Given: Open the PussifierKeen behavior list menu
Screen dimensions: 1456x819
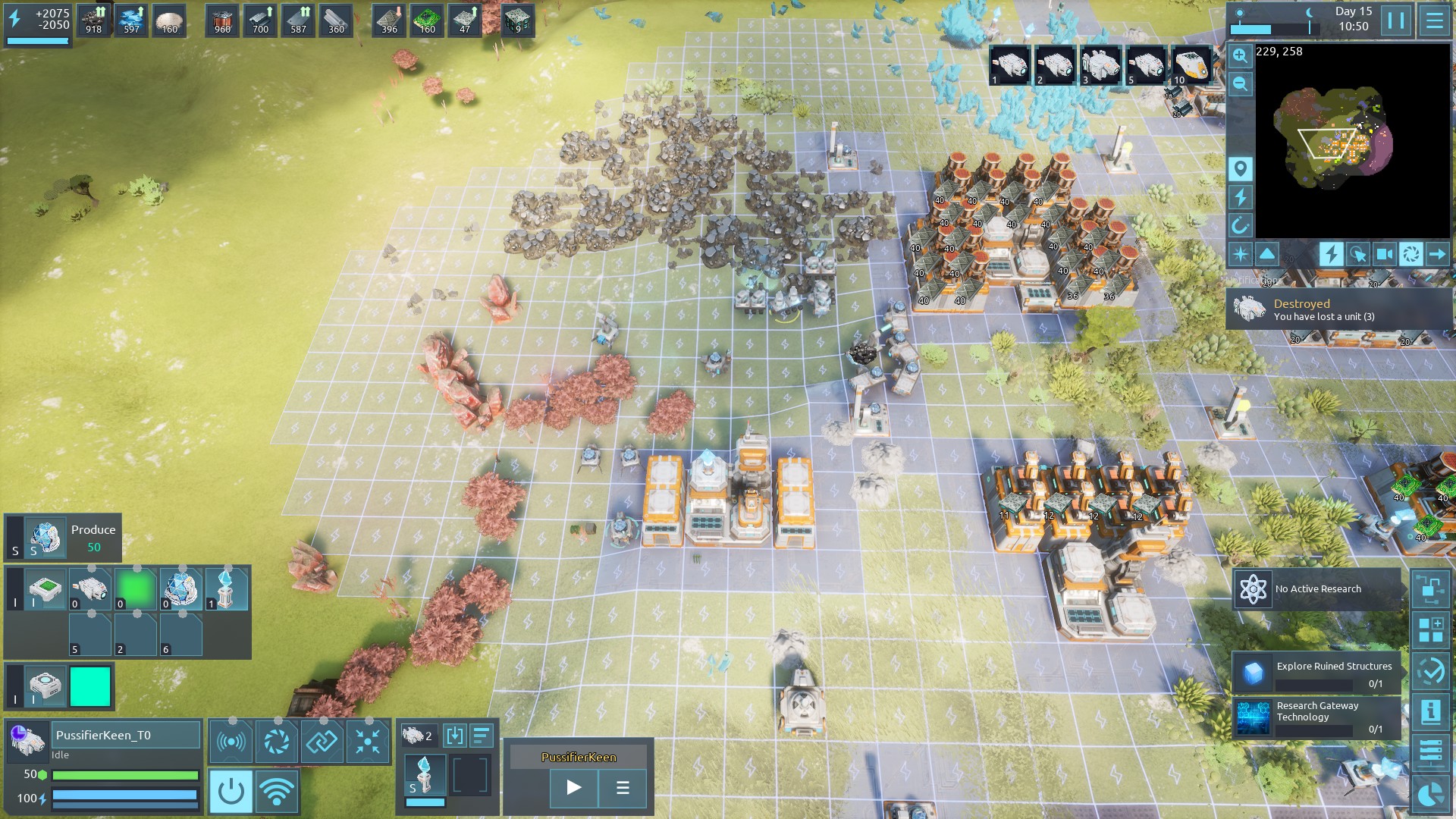Looking at the screenshot, I should click(x=623, y=788).
